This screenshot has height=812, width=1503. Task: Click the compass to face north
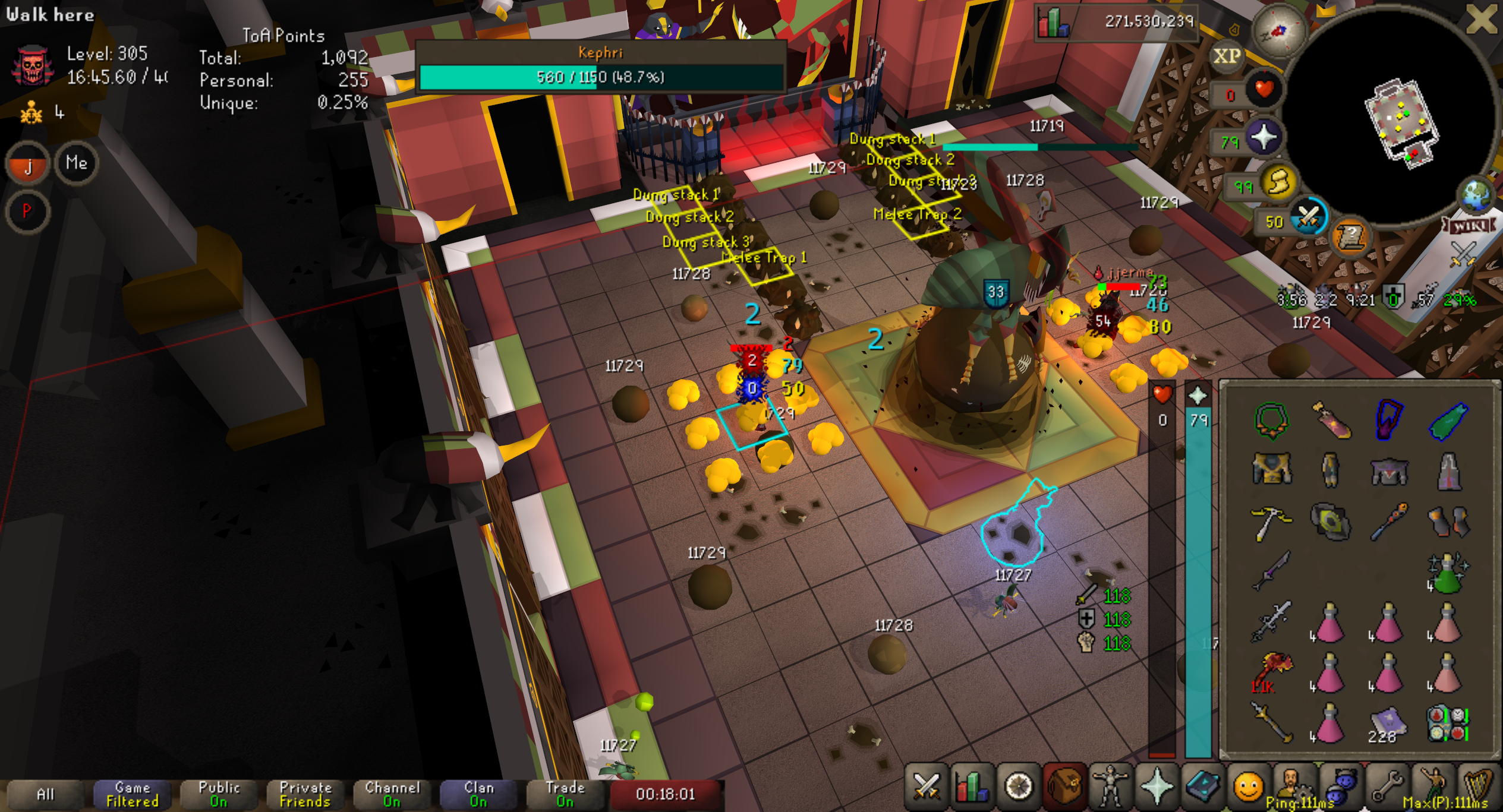[x=1278, y=31]
